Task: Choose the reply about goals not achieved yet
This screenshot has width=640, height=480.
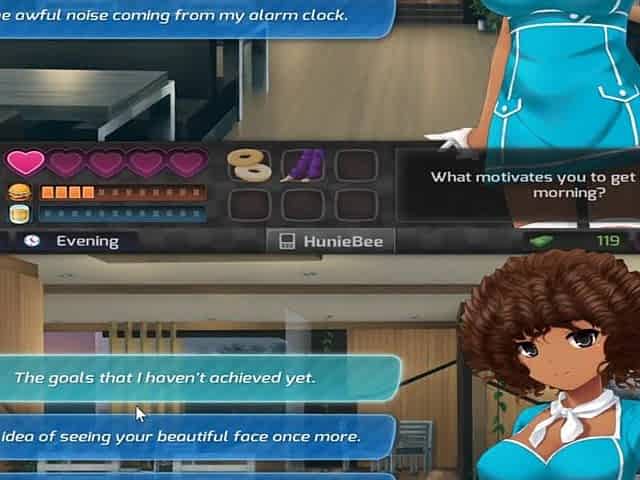Action: [x=190, y=378]
